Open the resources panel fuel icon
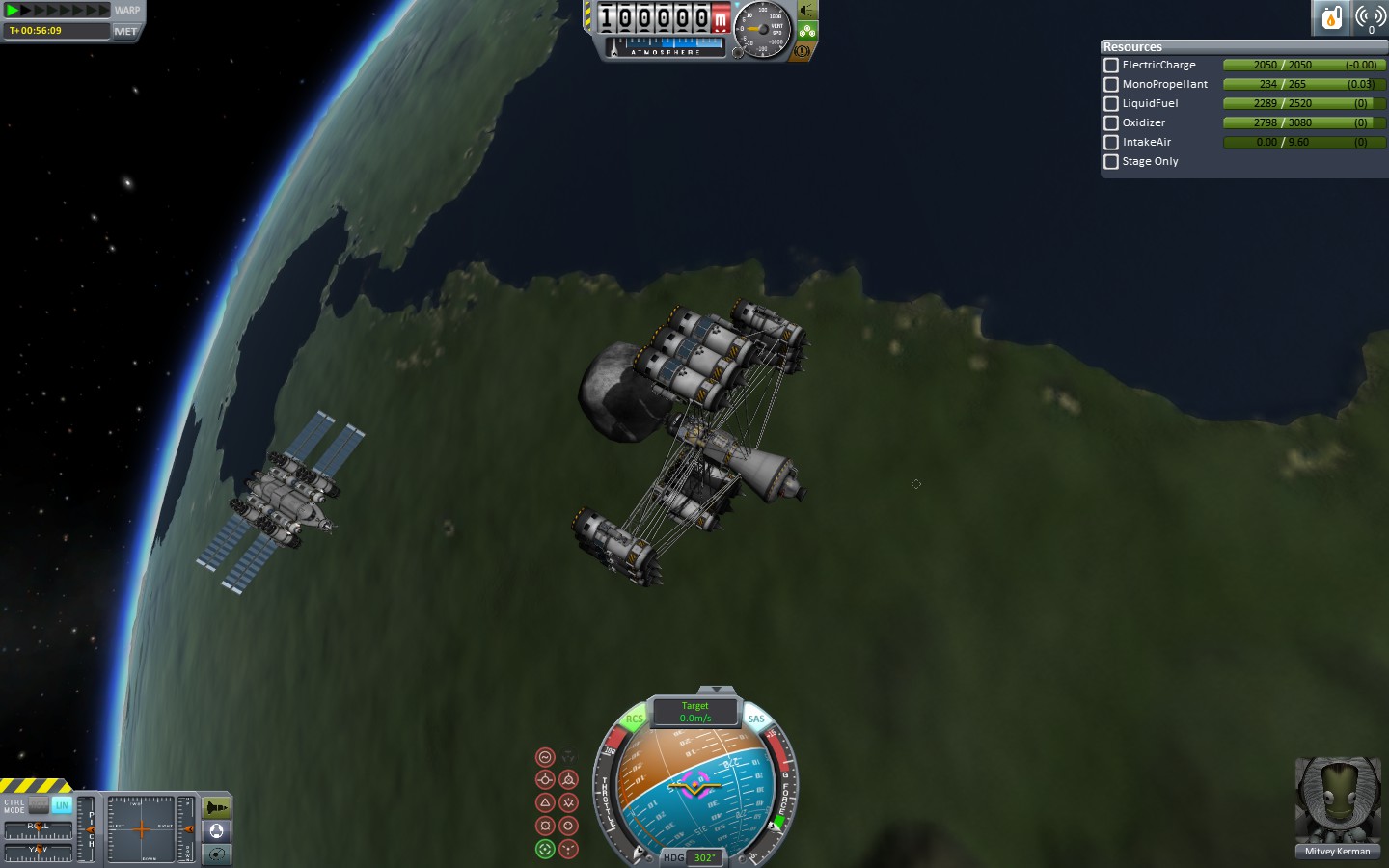The height and width of the screenshot is (868, 1389). pos(1331,17)
